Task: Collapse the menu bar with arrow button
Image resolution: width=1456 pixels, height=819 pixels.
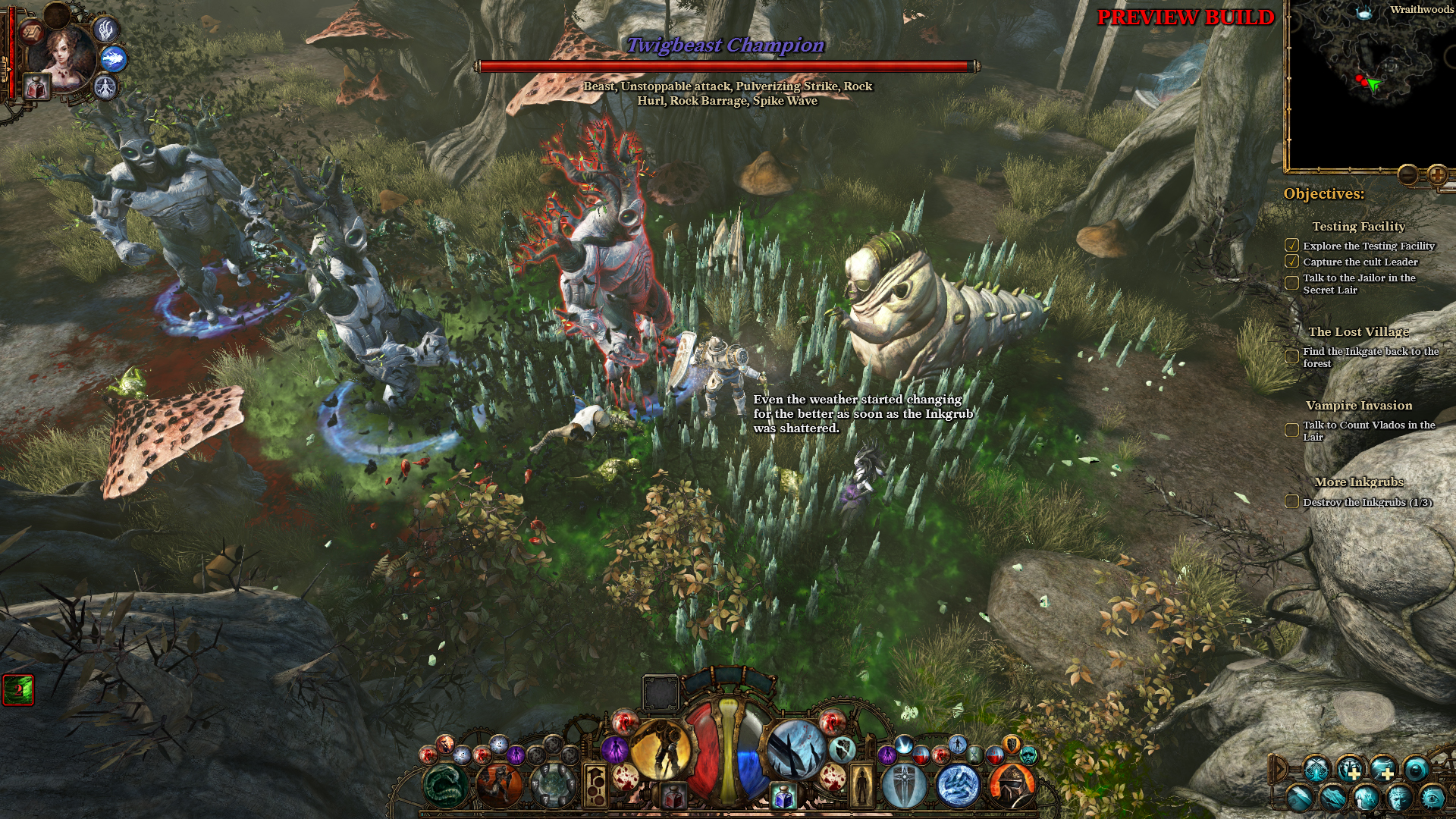Action: pos(1279,769)
